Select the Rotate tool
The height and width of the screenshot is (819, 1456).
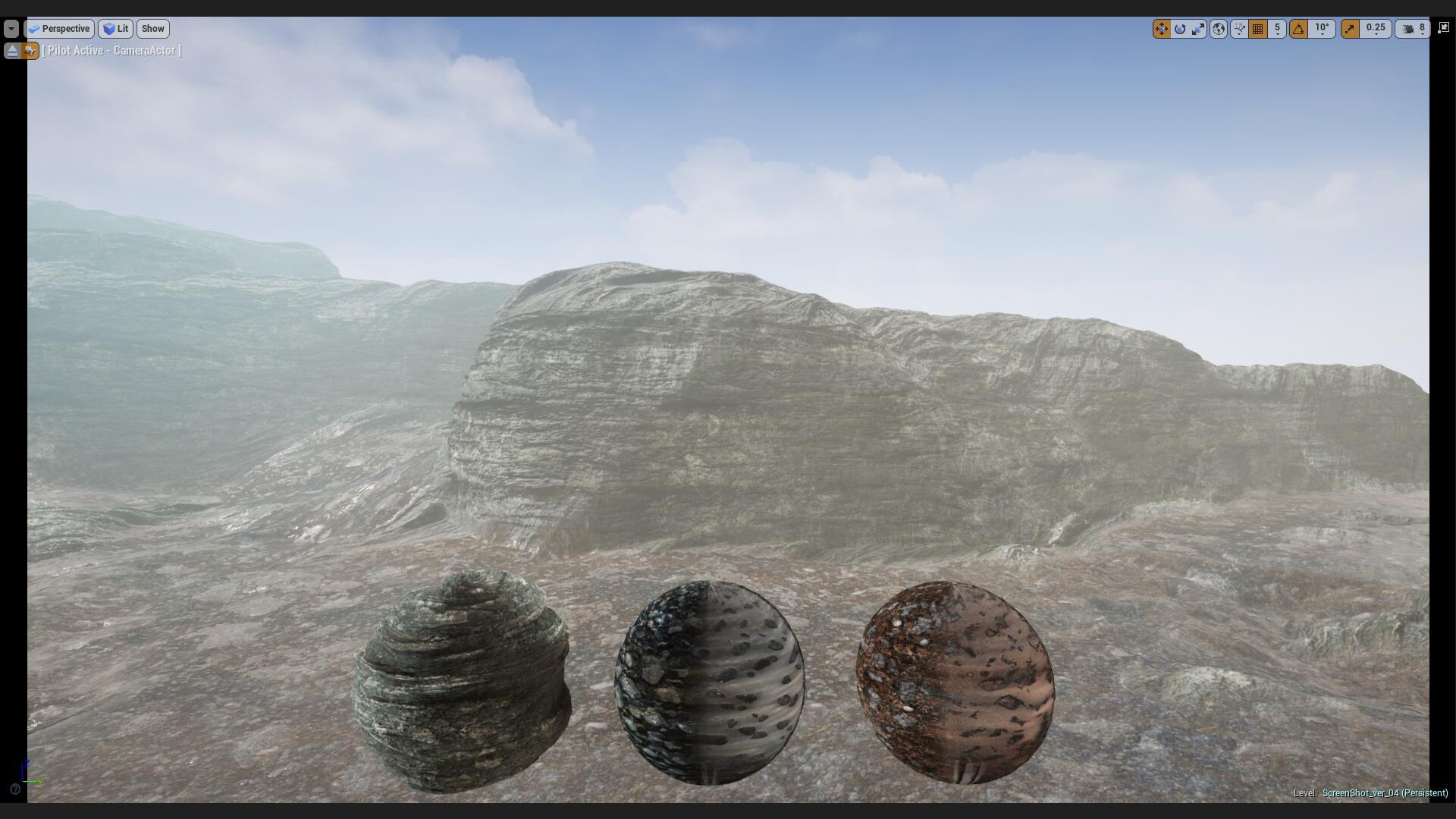tap(1181, 29)
